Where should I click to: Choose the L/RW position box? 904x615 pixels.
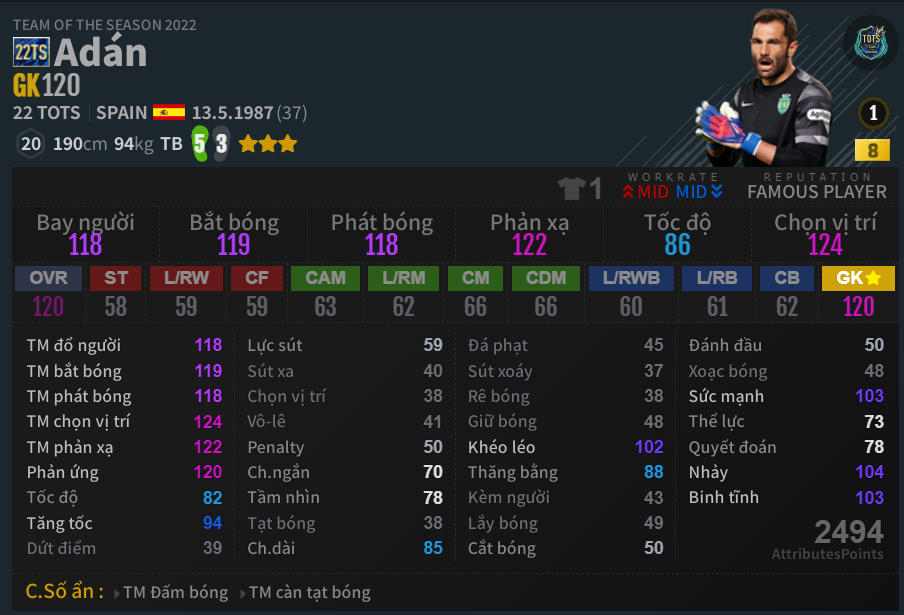pos(186,292)
